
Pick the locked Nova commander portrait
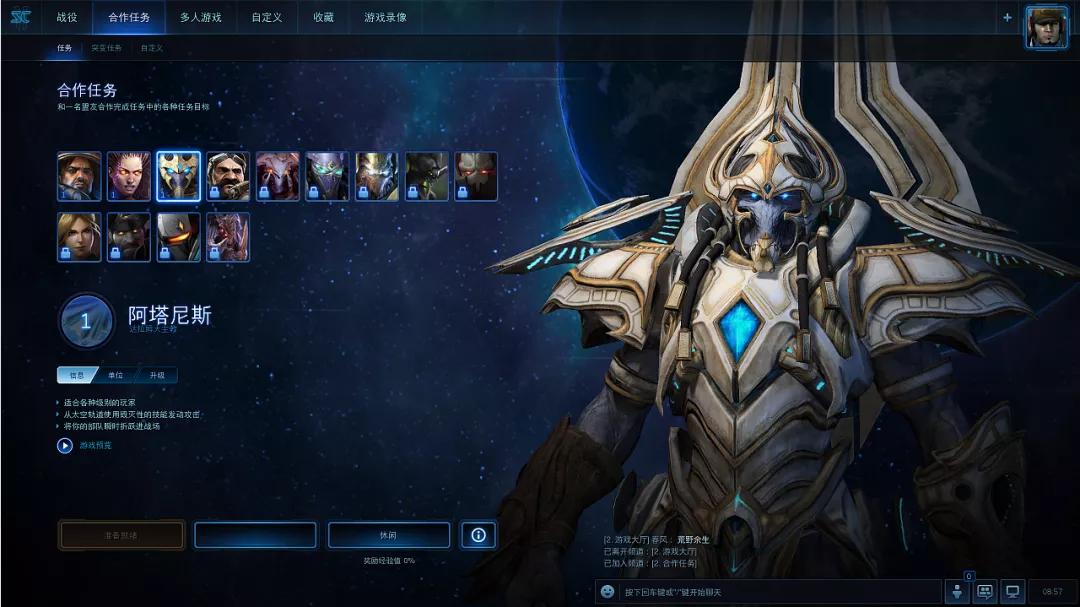click(x=79, y=237)
